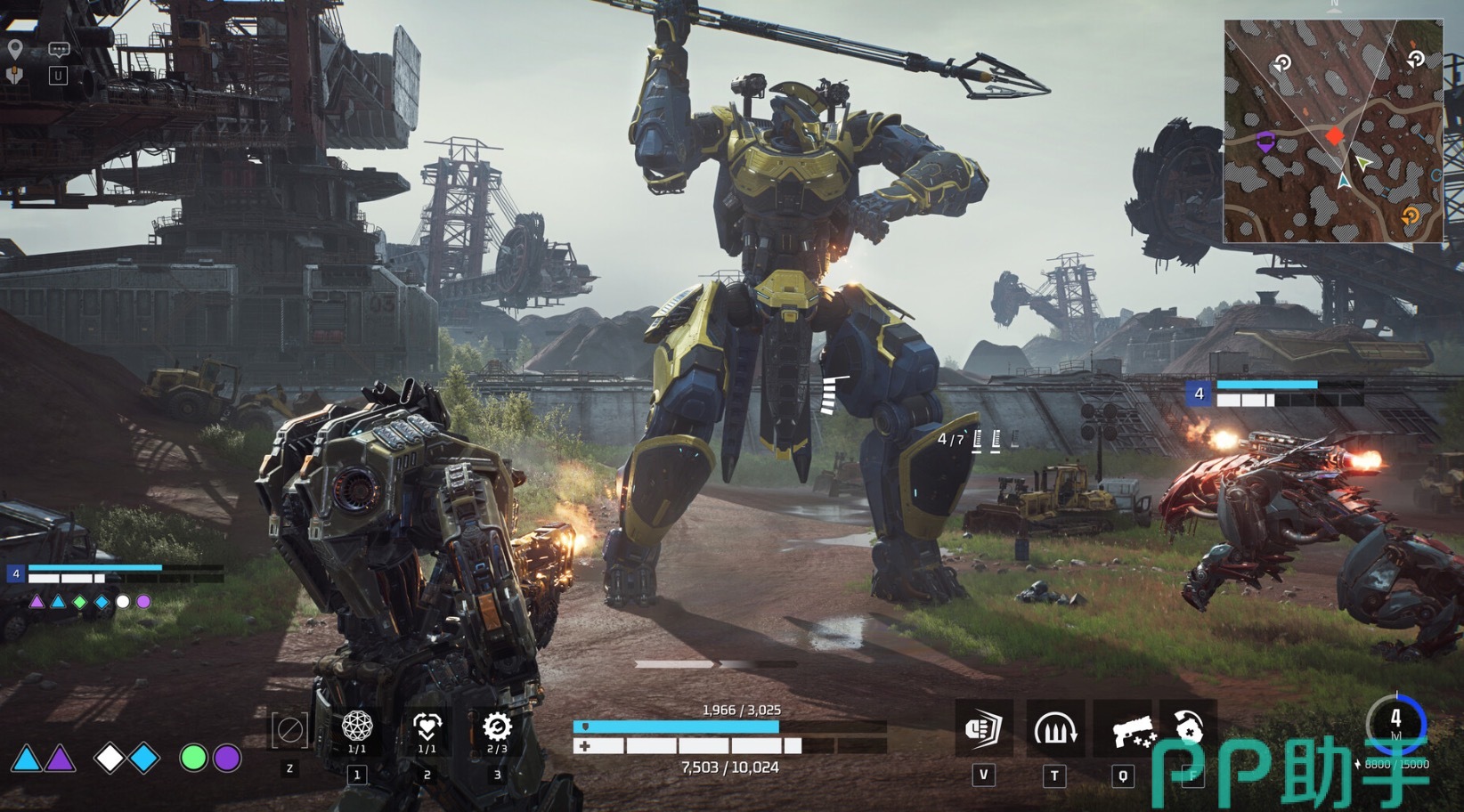Screen dimensions: 1464x812
Task: Select the purple objective marker on minimap
Action: (1265, 141)
